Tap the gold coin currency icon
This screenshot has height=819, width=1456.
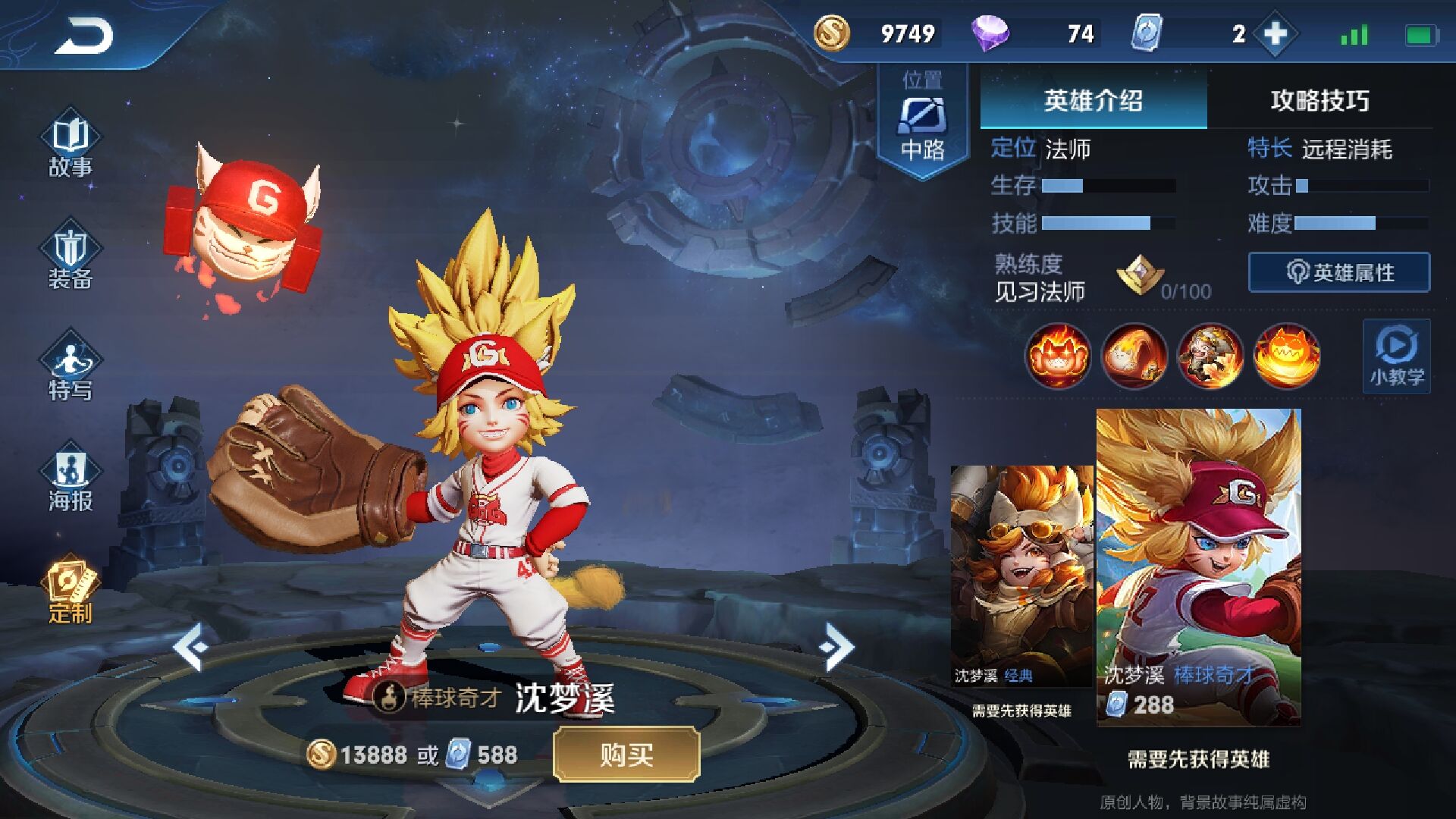832,33
